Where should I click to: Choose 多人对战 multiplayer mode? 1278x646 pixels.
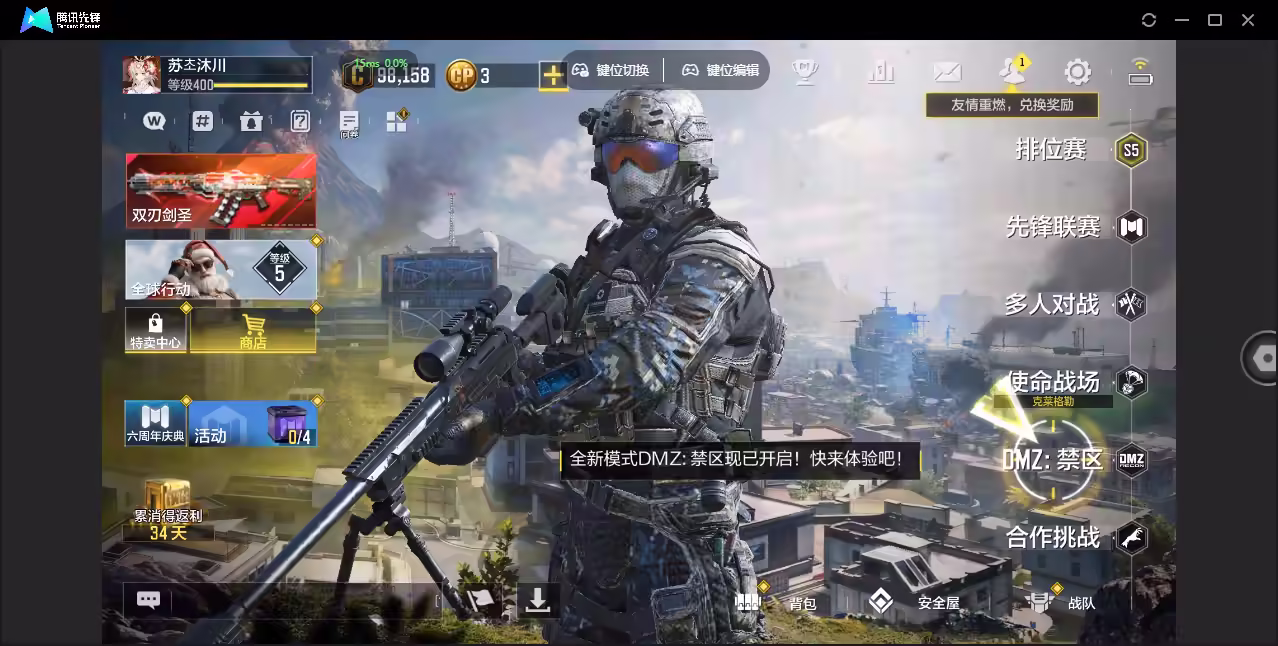1051,304
